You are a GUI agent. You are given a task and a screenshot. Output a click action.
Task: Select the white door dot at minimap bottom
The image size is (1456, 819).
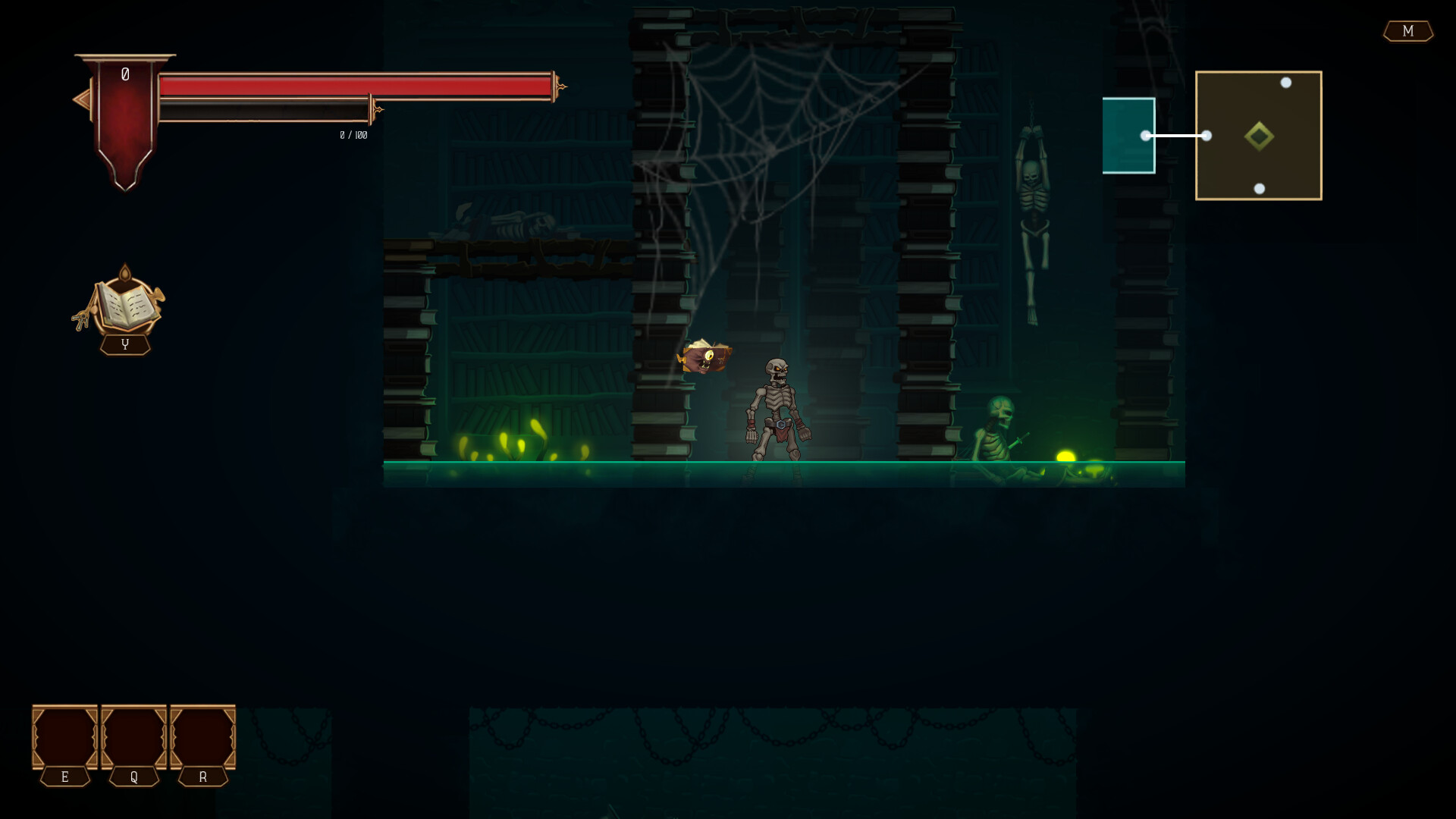coord(1260,188)
